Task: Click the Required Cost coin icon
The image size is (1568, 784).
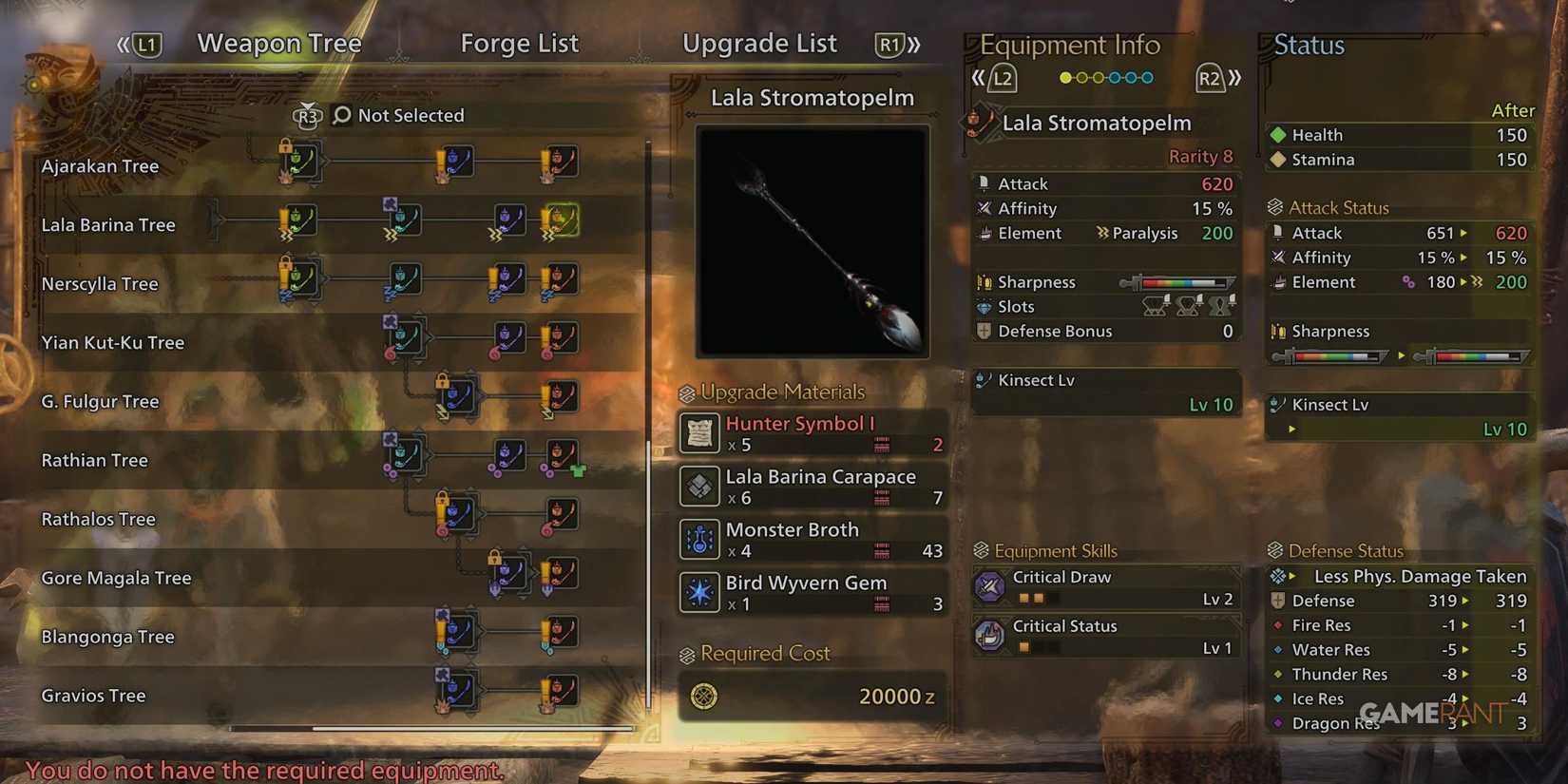Action: click(x=704, y=697)
